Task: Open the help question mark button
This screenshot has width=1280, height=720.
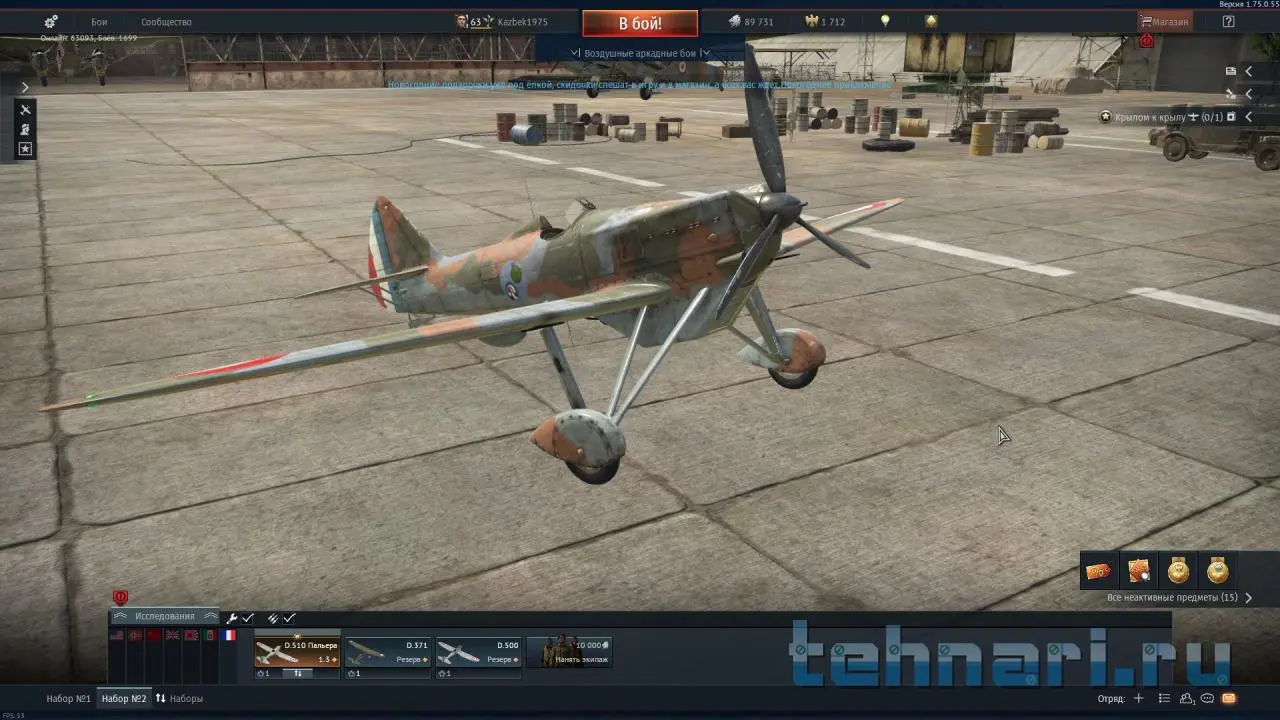Action: click(x=1228, y=22)
